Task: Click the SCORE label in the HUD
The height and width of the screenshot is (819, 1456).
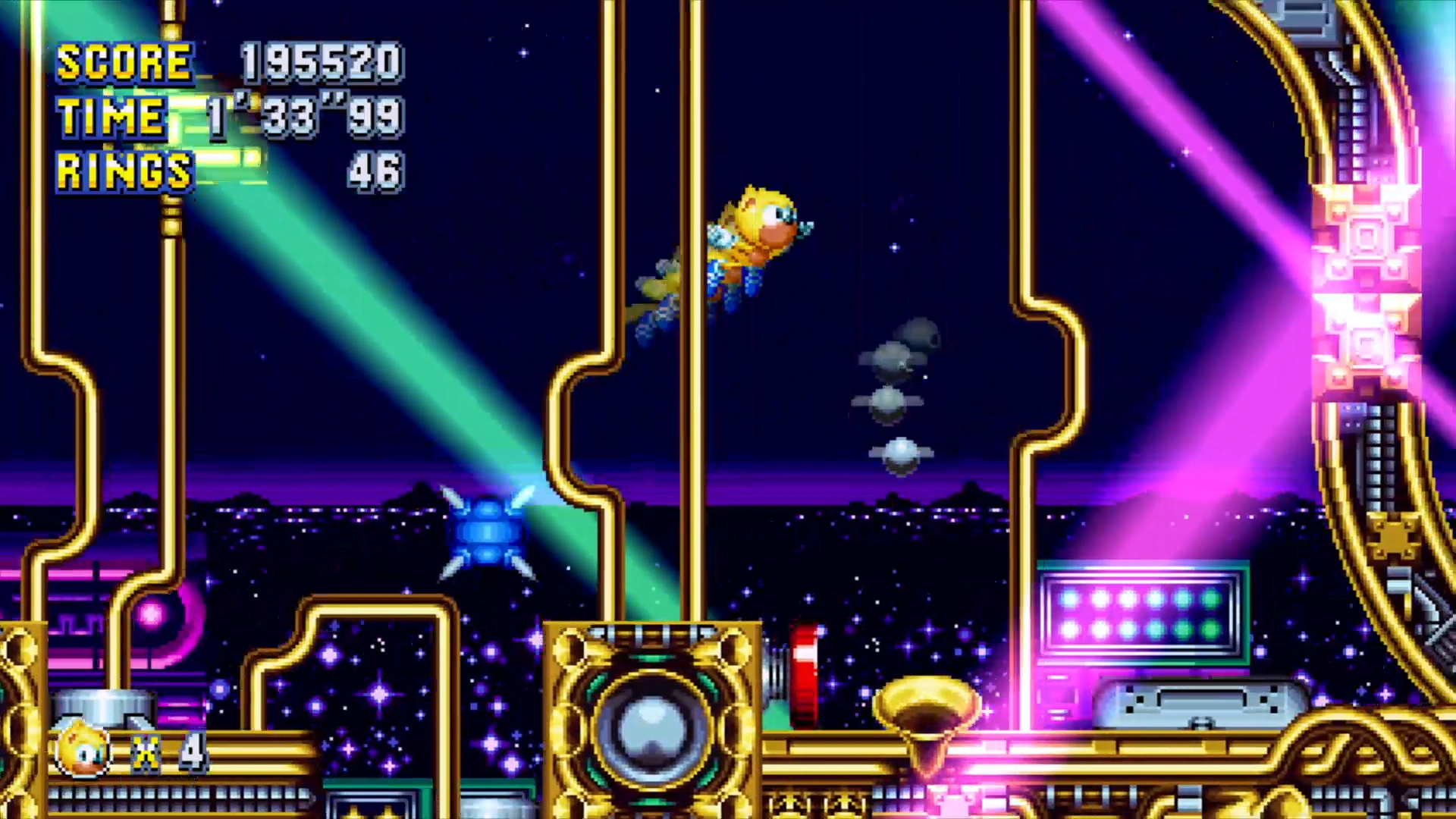Action: 125,62
